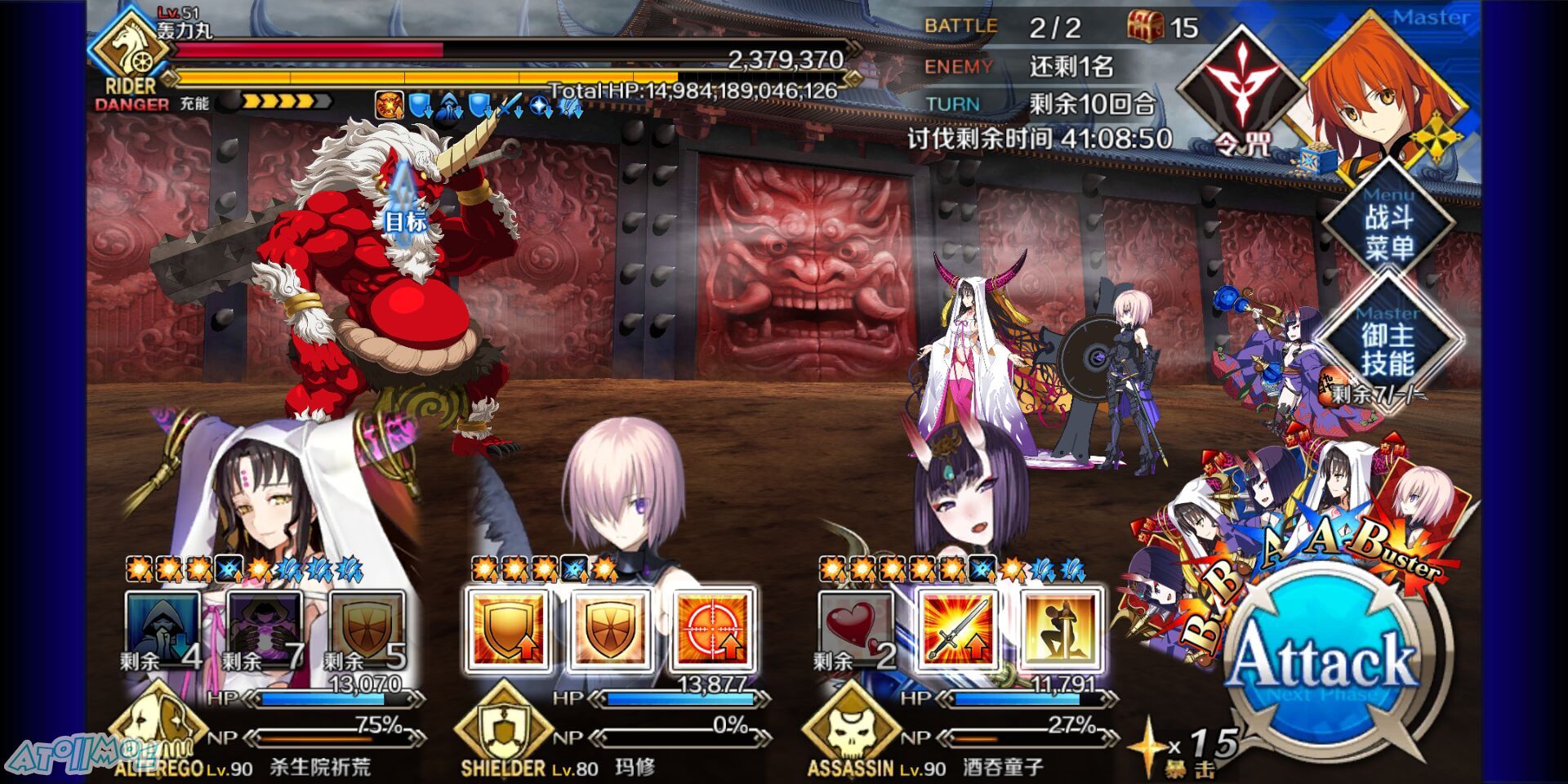Screen dimensions: 1568x784
Task: Use Shuten-Douji's sword attack-up skill
Action: point(958,629)
